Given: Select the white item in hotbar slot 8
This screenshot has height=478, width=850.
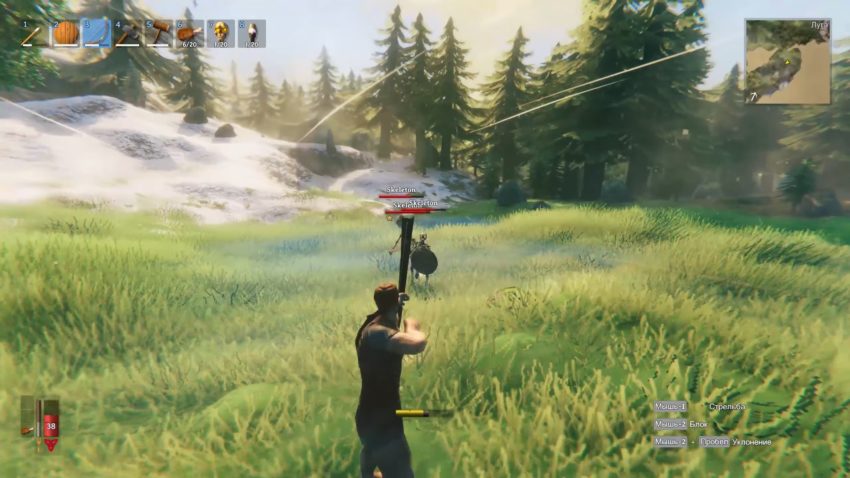Looking at the screenshot, I should click(251, 34).
